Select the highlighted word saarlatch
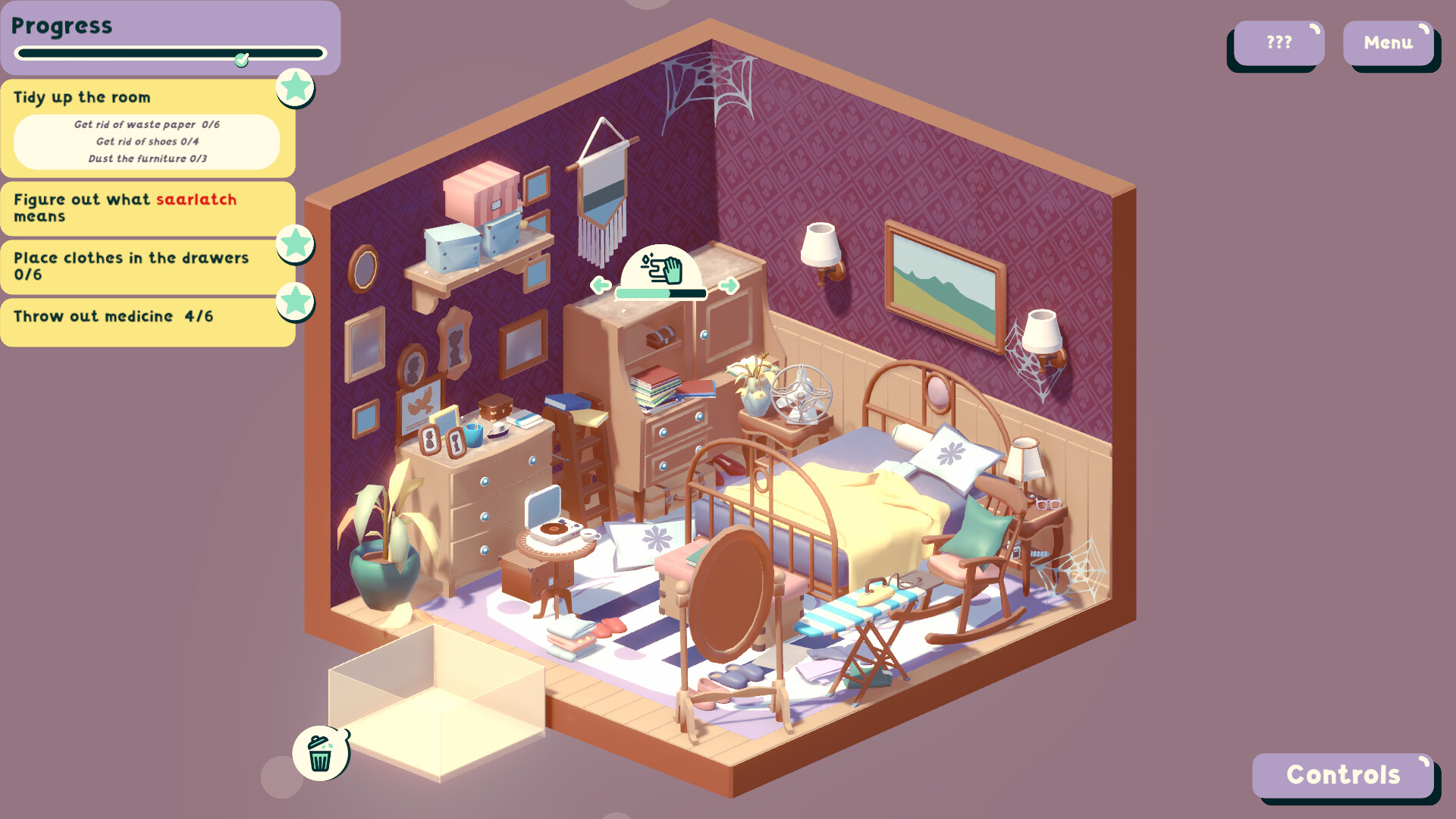The height and width of the screenshot is (819, 1456). (x=196, y=199)
